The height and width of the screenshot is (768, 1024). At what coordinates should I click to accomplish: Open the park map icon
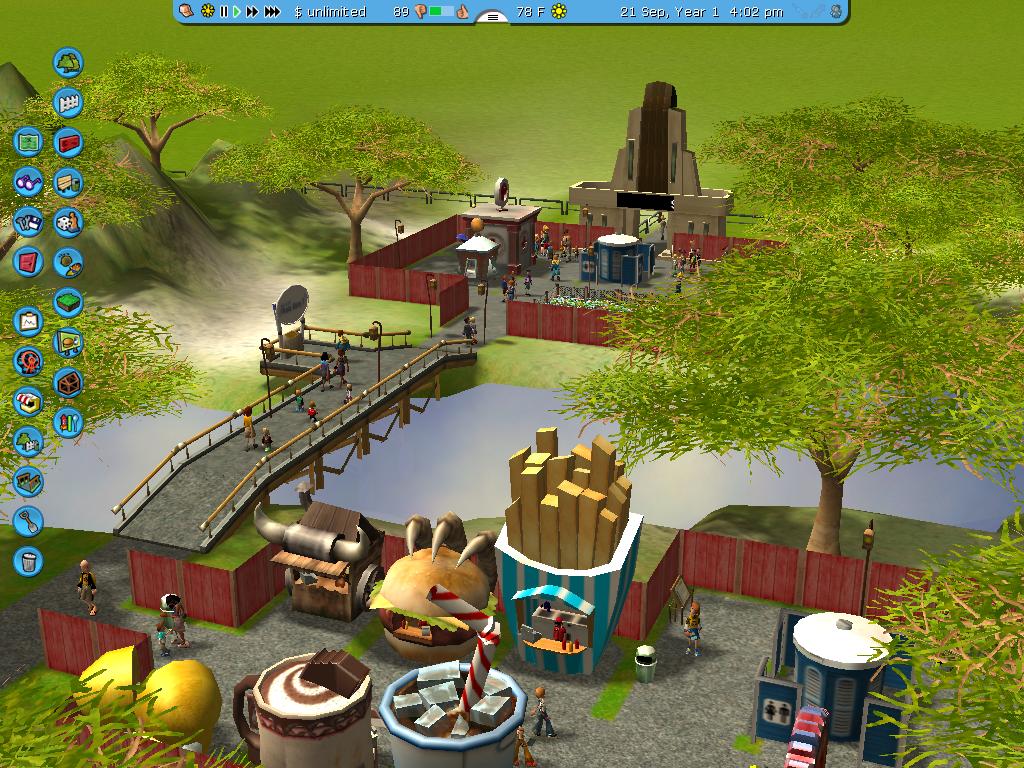28,142
